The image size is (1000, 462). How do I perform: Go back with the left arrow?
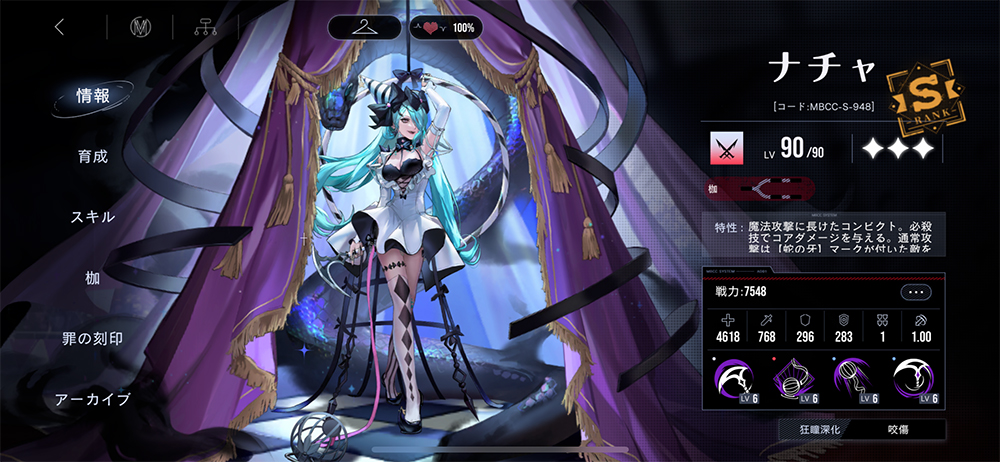[59, 28]
